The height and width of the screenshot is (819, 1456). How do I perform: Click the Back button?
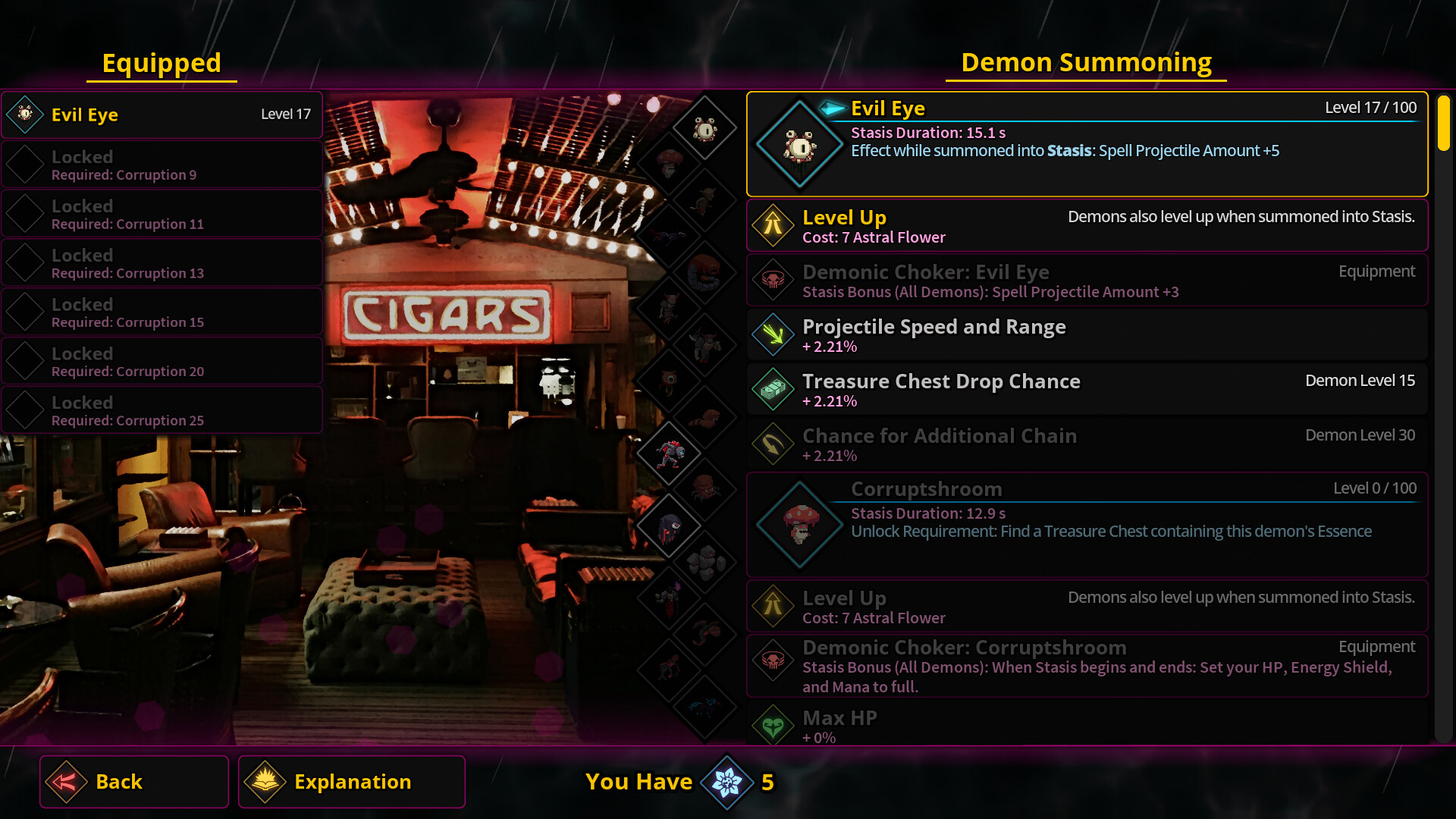tap(133, 781)
